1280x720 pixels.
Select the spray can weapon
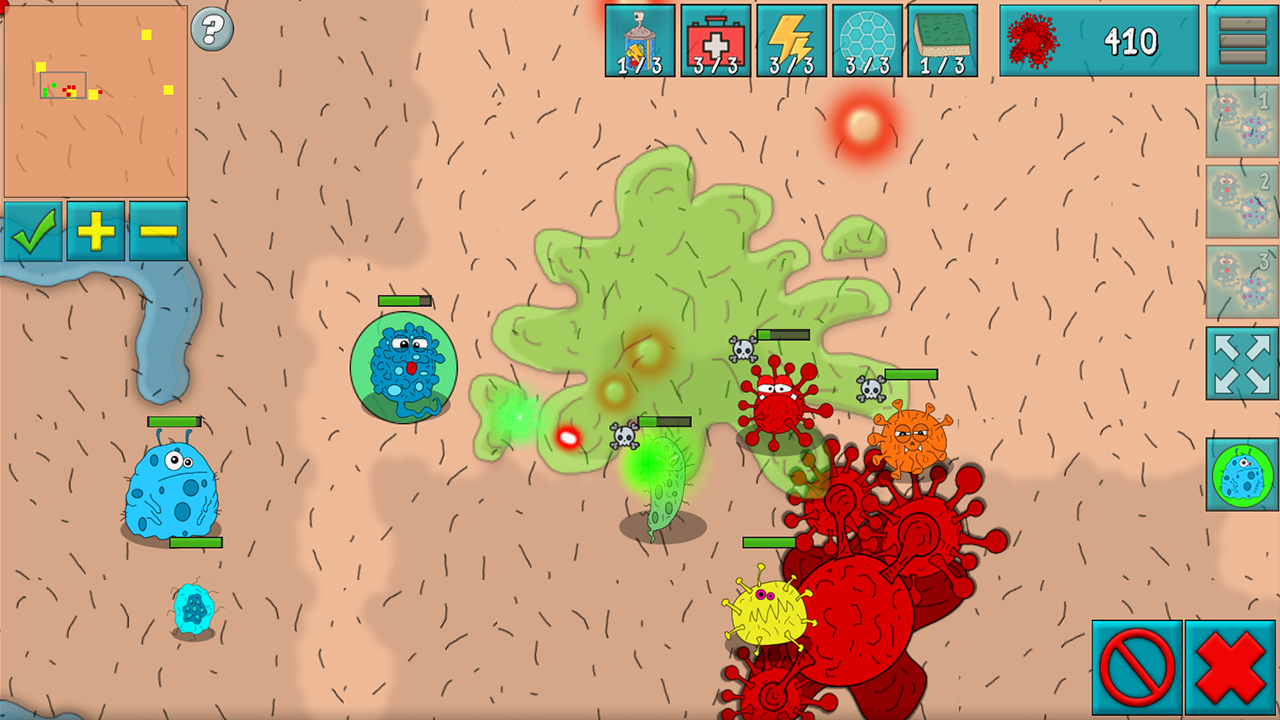tap(640, 40)
